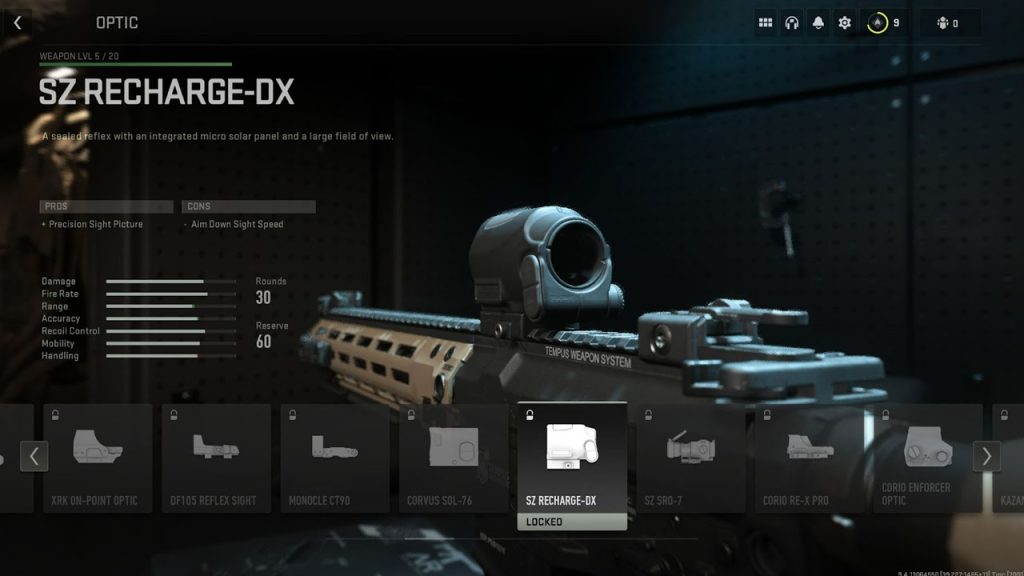Screen dimensions: 1024x576
Task: Select the Corio RE-X Pro optic
Action: coord(810,458)
